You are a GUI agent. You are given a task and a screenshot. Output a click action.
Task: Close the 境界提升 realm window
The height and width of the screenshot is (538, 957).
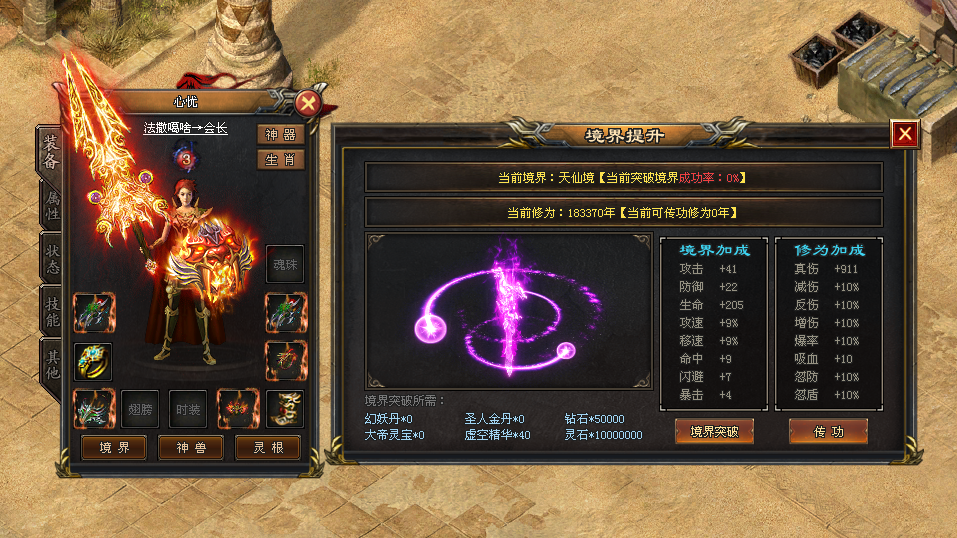pos(905,134)
